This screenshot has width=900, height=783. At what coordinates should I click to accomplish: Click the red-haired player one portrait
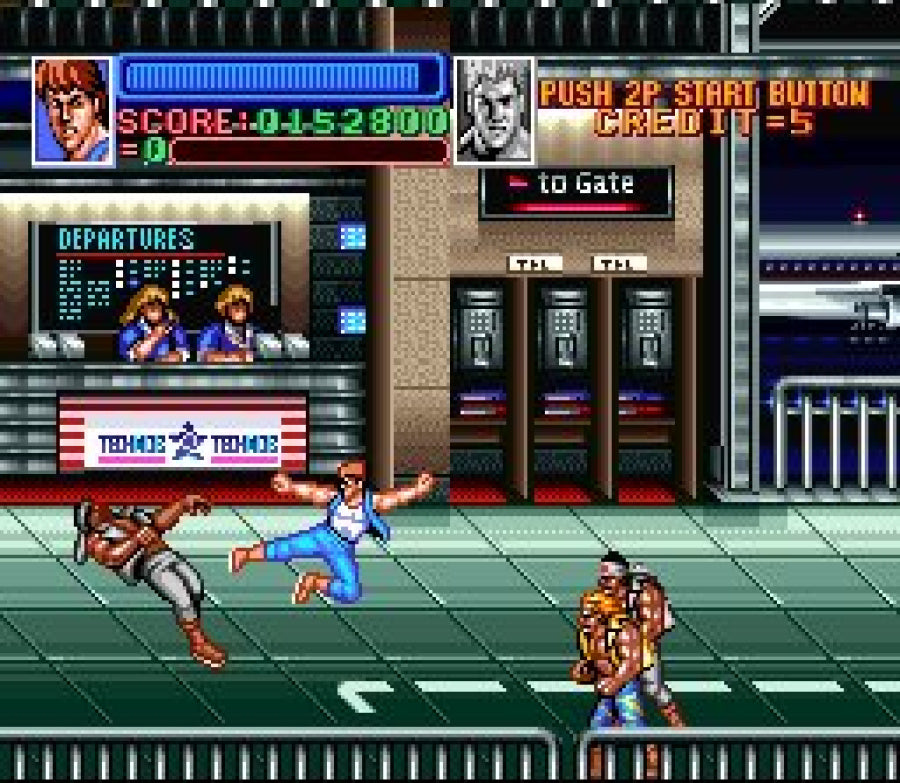73,110
